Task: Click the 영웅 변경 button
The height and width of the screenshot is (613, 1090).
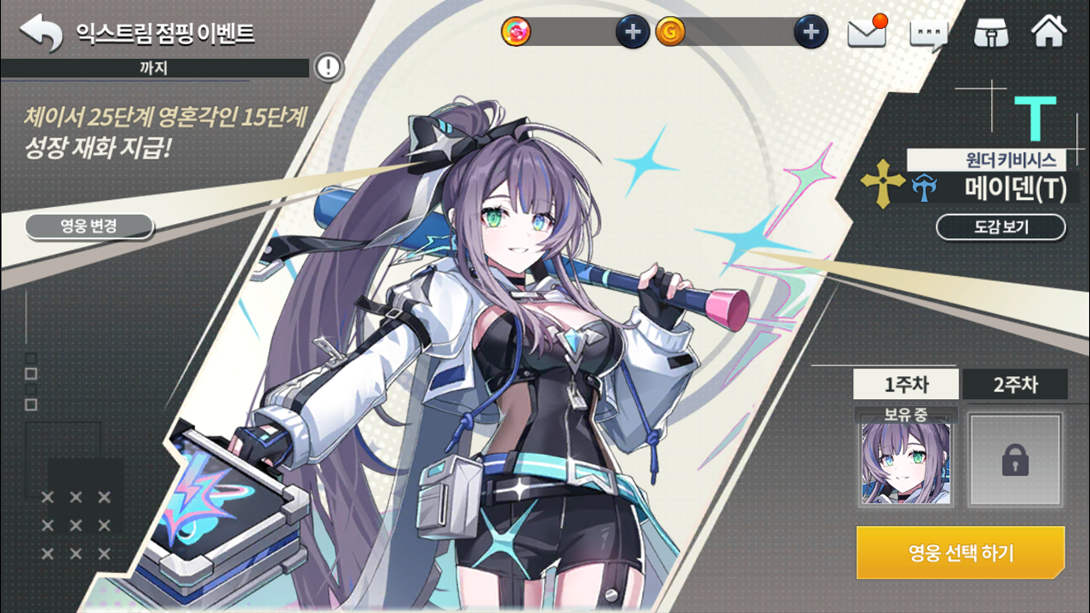Action: (x=89, y=226)
